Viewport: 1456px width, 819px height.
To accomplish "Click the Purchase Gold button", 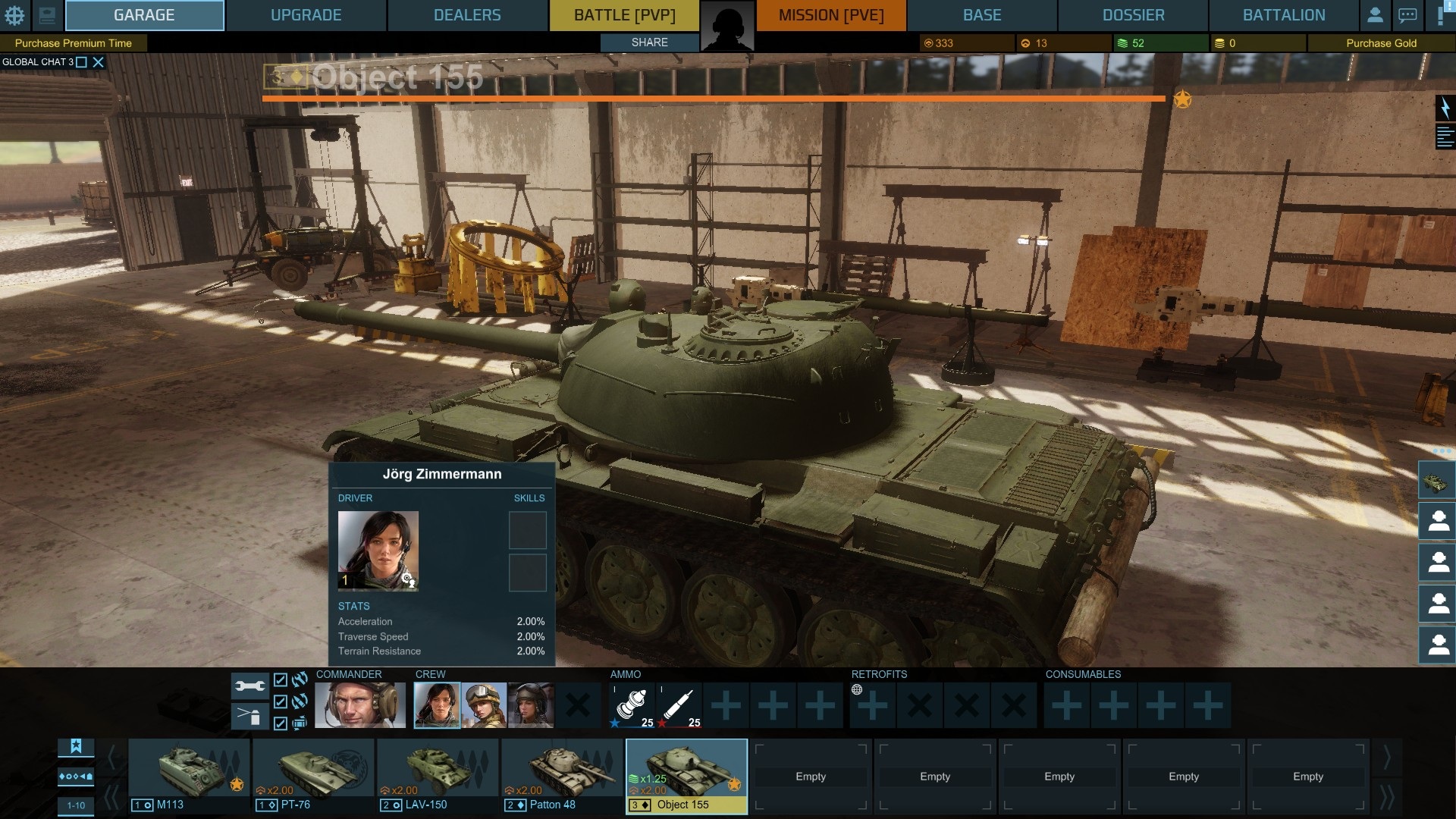I will point(1381,43).
